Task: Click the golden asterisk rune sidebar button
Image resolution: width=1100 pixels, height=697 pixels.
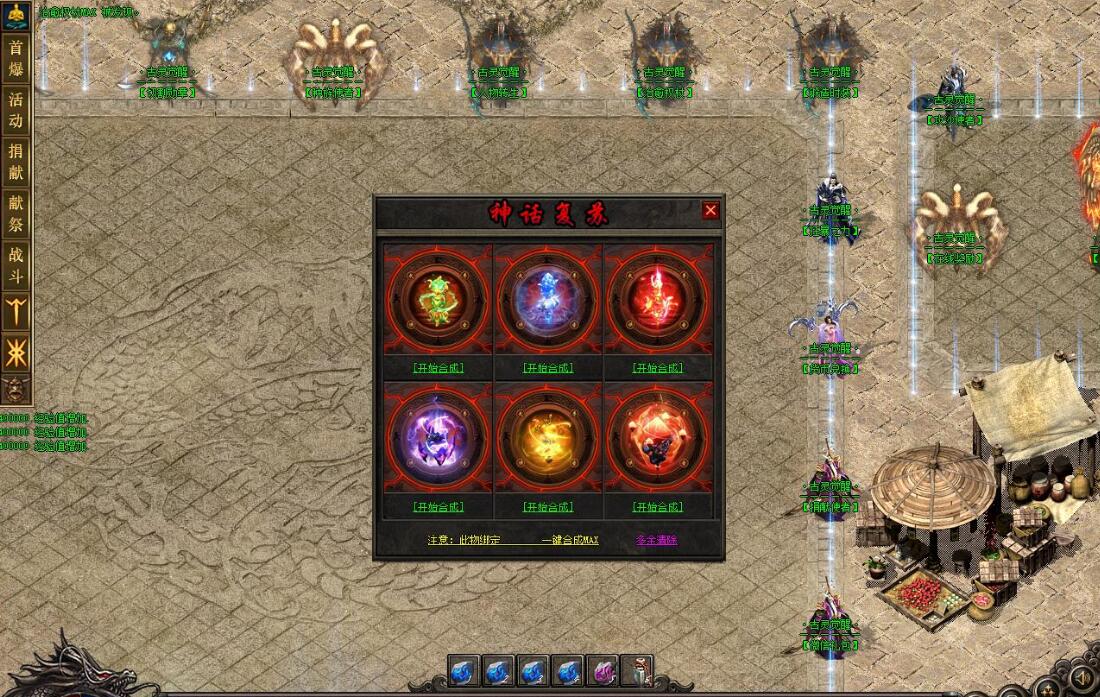Action: point(16,352)
